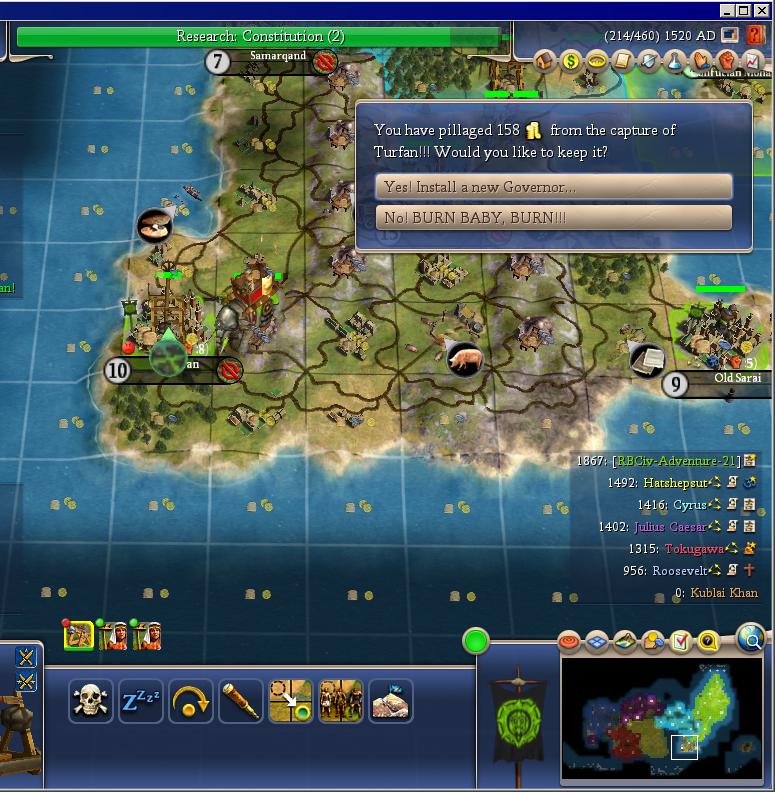Choose 'No! BURN BABY, BURN!!!'
This screenshot has height=793, width=775.
(x=554, y=217)
